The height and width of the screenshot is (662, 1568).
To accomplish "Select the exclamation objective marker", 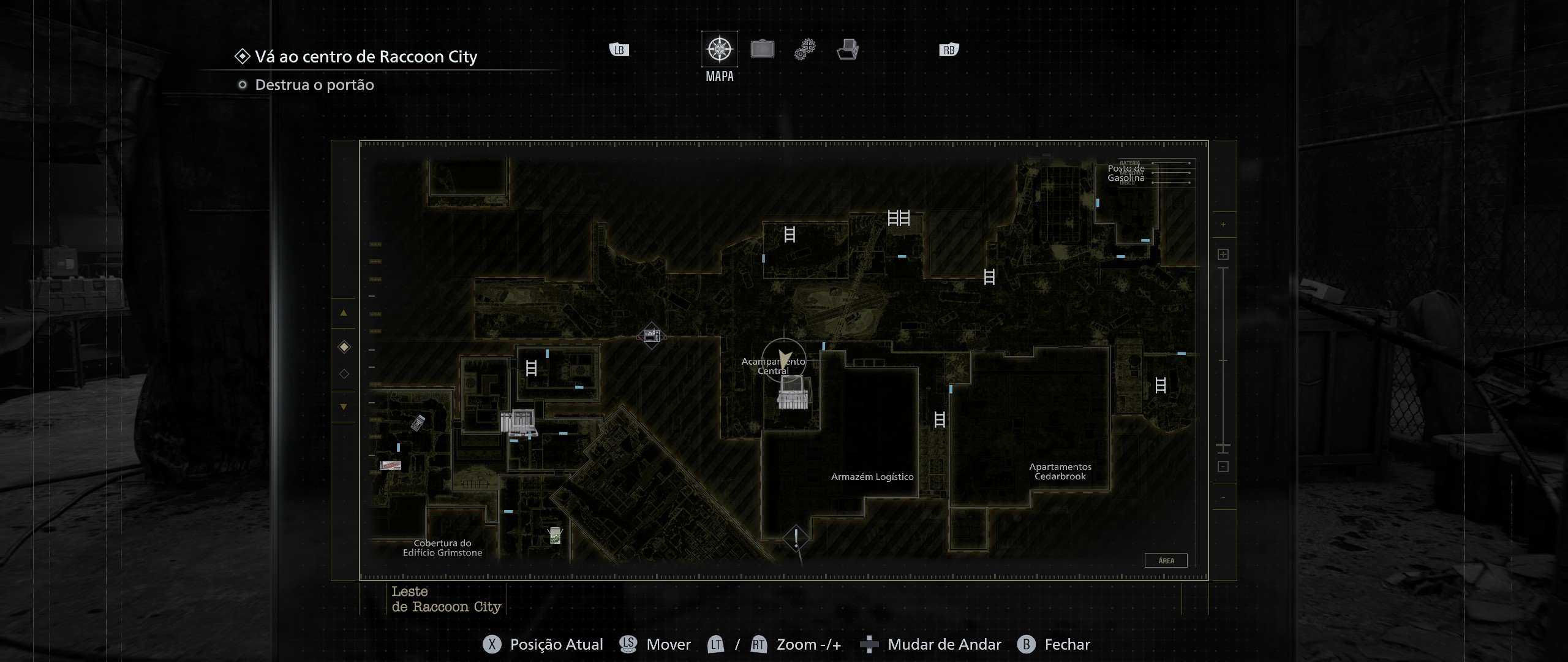I will pyautogui.click(x=796, y=538).
